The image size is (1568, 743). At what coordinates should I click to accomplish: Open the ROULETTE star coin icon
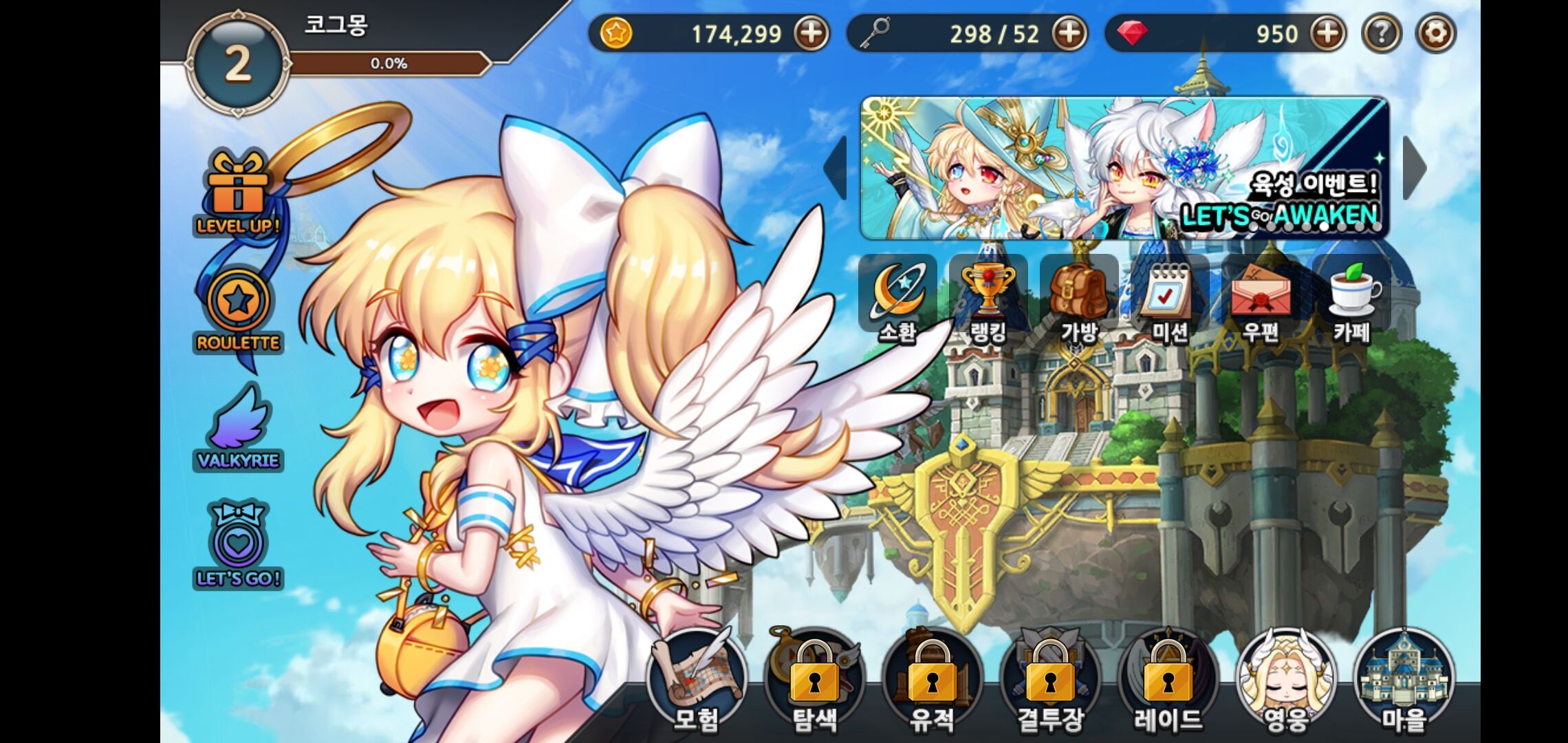(x=238, y=310)
